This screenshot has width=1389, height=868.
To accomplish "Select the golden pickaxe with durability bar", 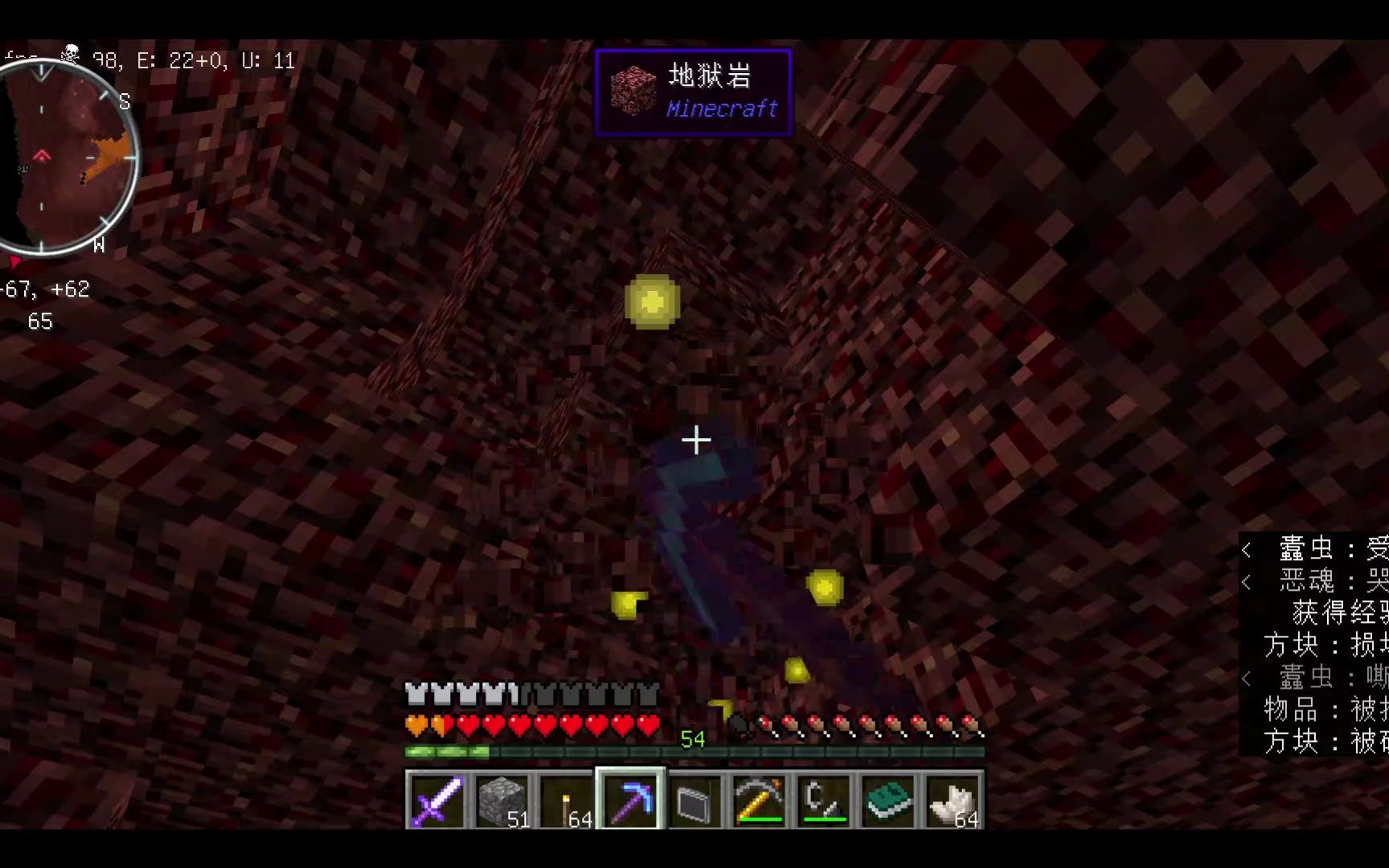I will pyautogui.click(x=760, y=800).
